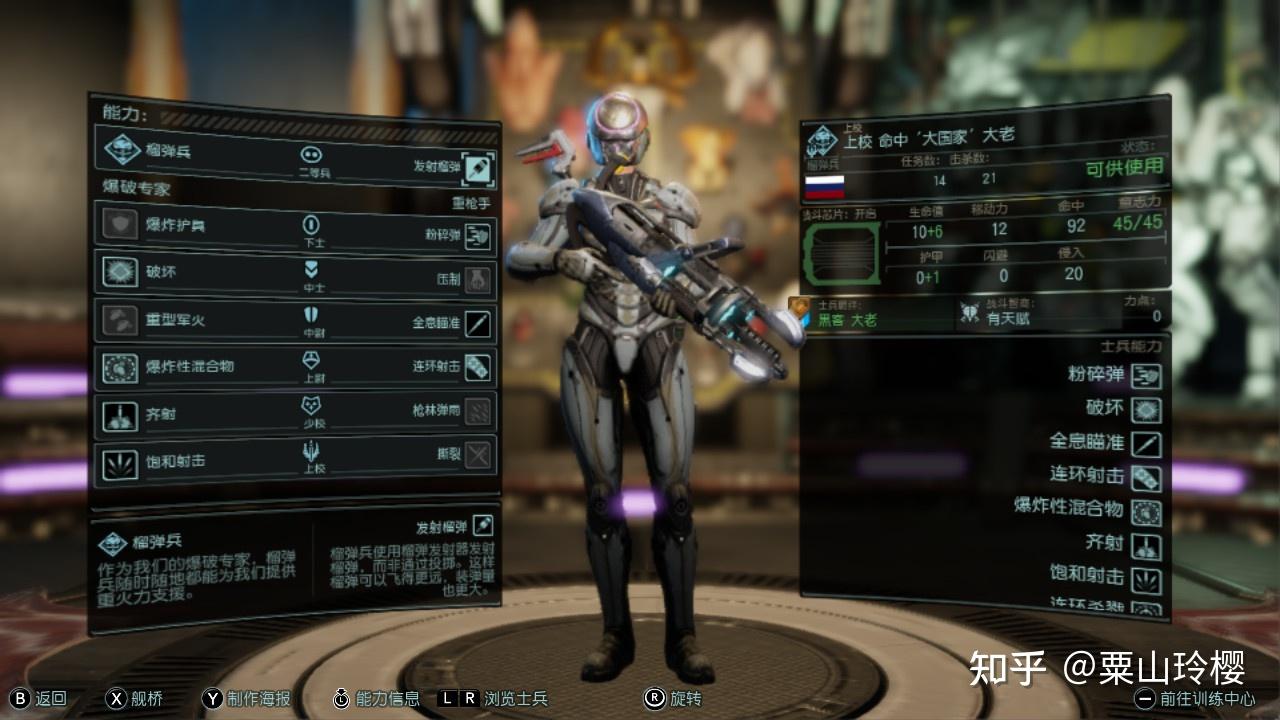The height and width of the screenshot is (720, 1280).
Task: Choose the 破坏 ability in the skill tree
Action: (119, 272)
